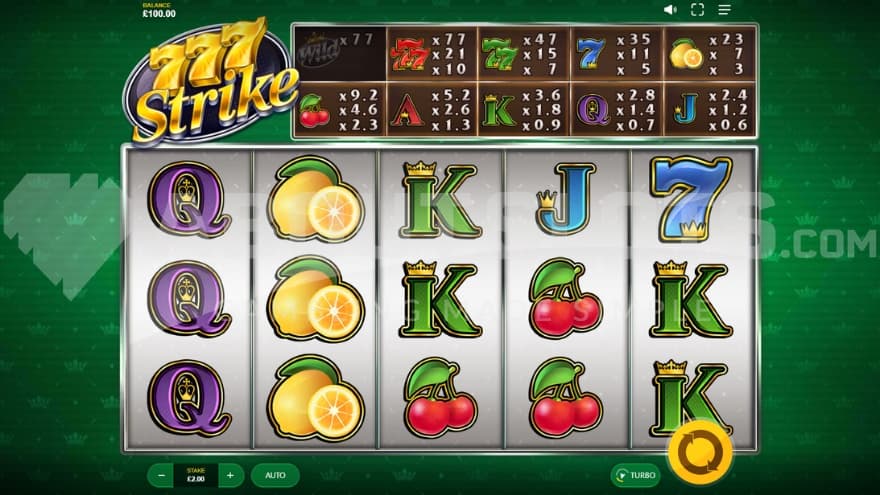Decrease the stake with the minus button

pyautogui.click(x=161, y=475)
